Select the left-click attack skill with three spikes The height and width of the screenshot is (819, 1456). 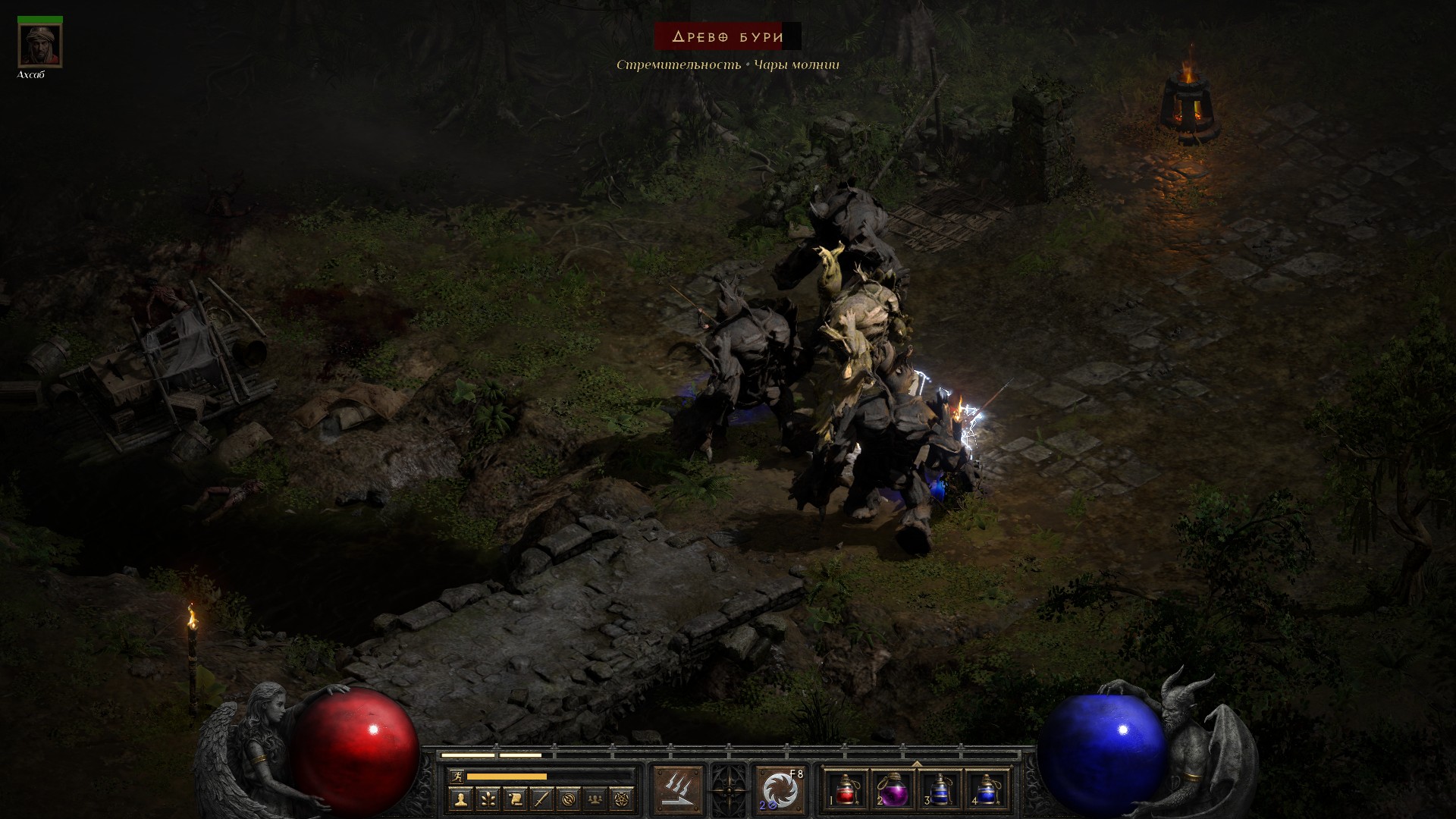pos(678,790)
